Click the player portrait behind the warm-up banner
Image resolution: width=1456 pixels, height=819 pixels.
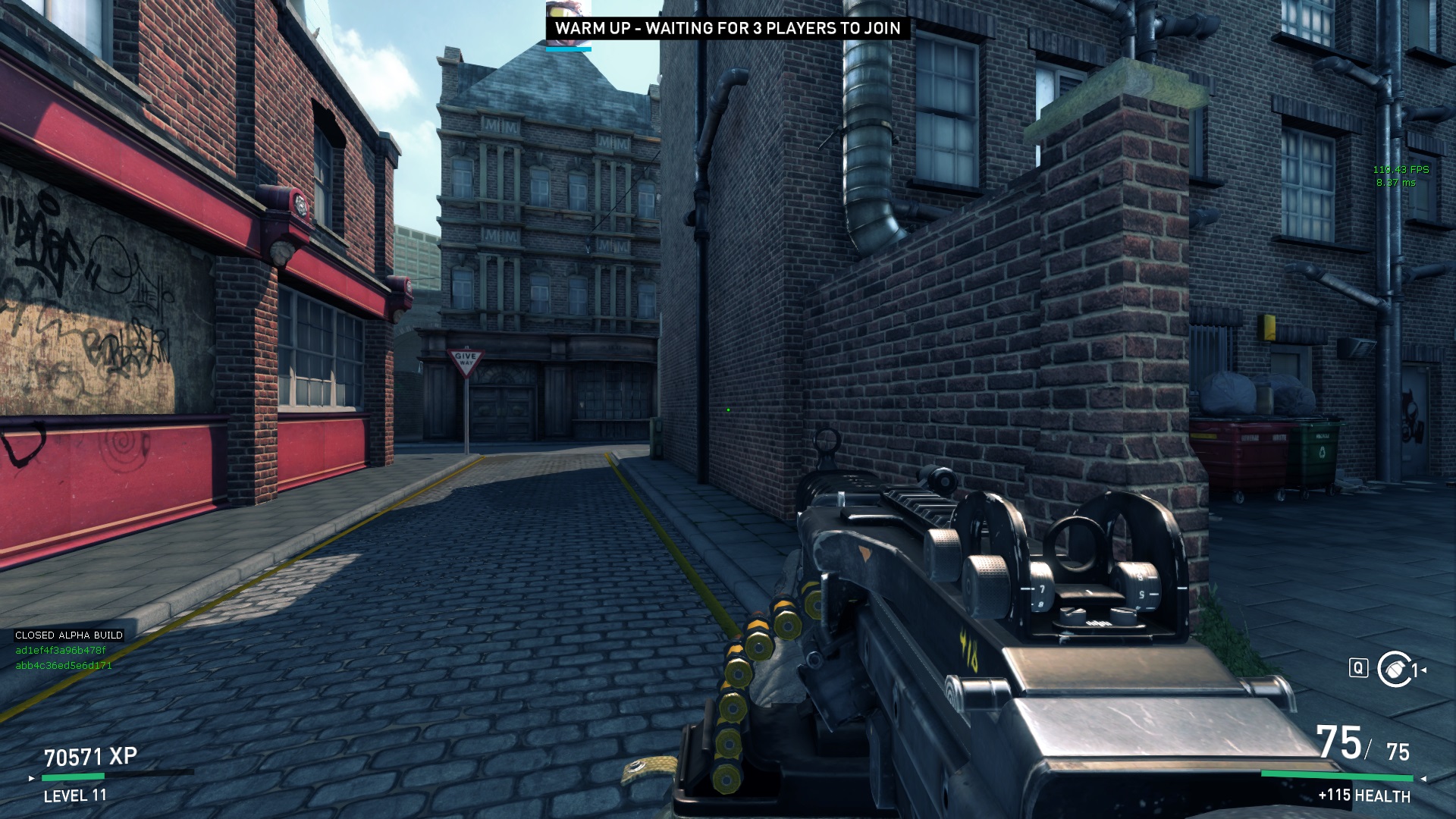click(x=568, y=10)
